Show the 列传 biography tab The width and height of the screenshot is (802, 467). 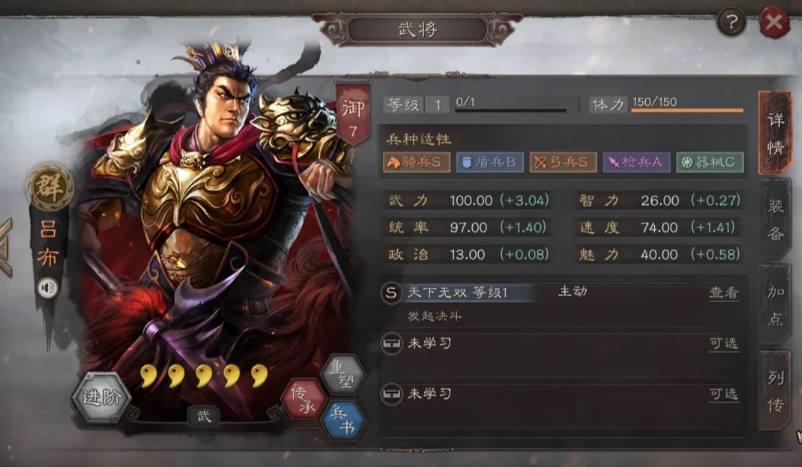pos(775,389)
